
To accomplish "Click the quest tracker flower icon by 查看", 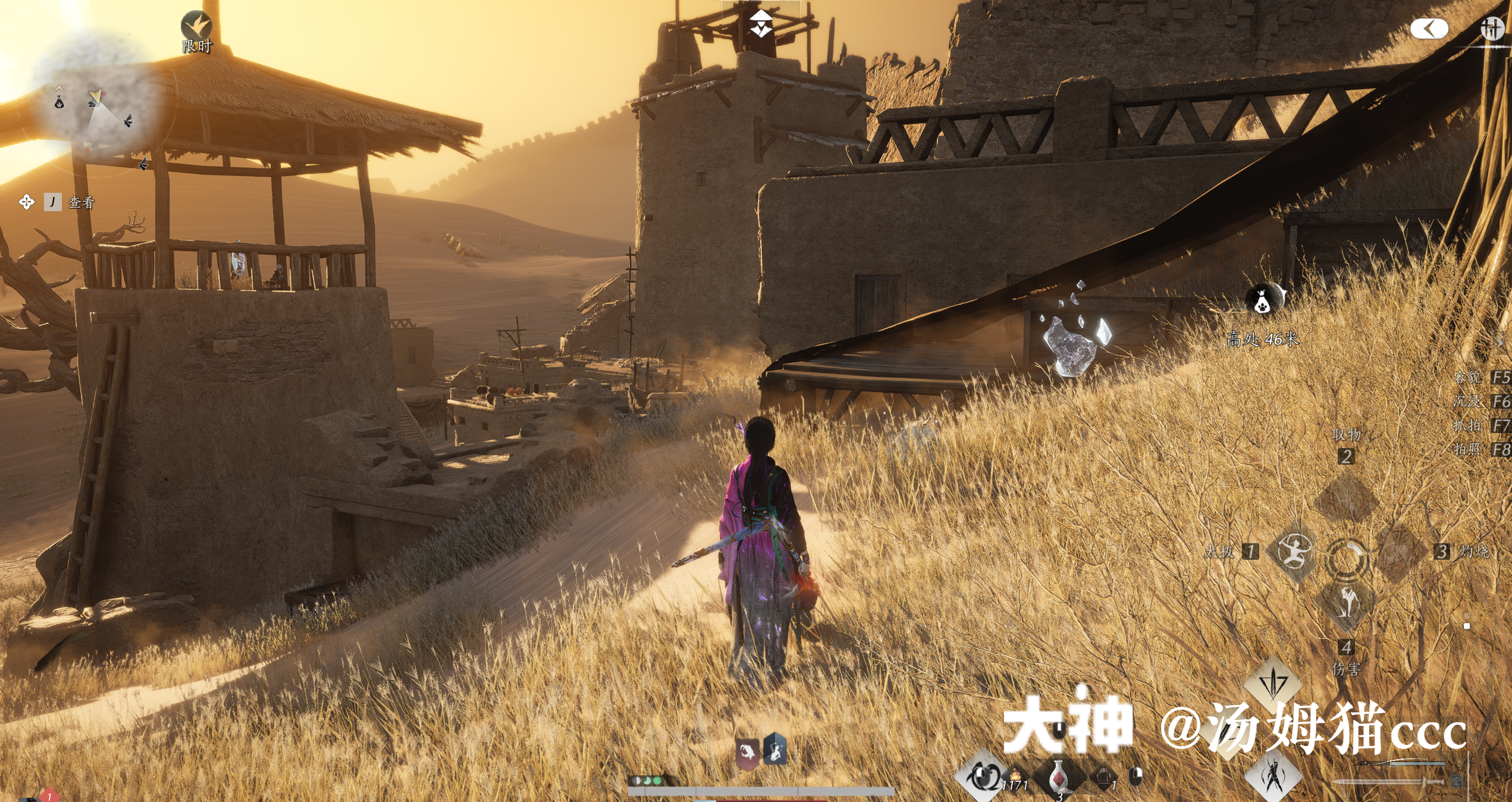I will (26, 202).
